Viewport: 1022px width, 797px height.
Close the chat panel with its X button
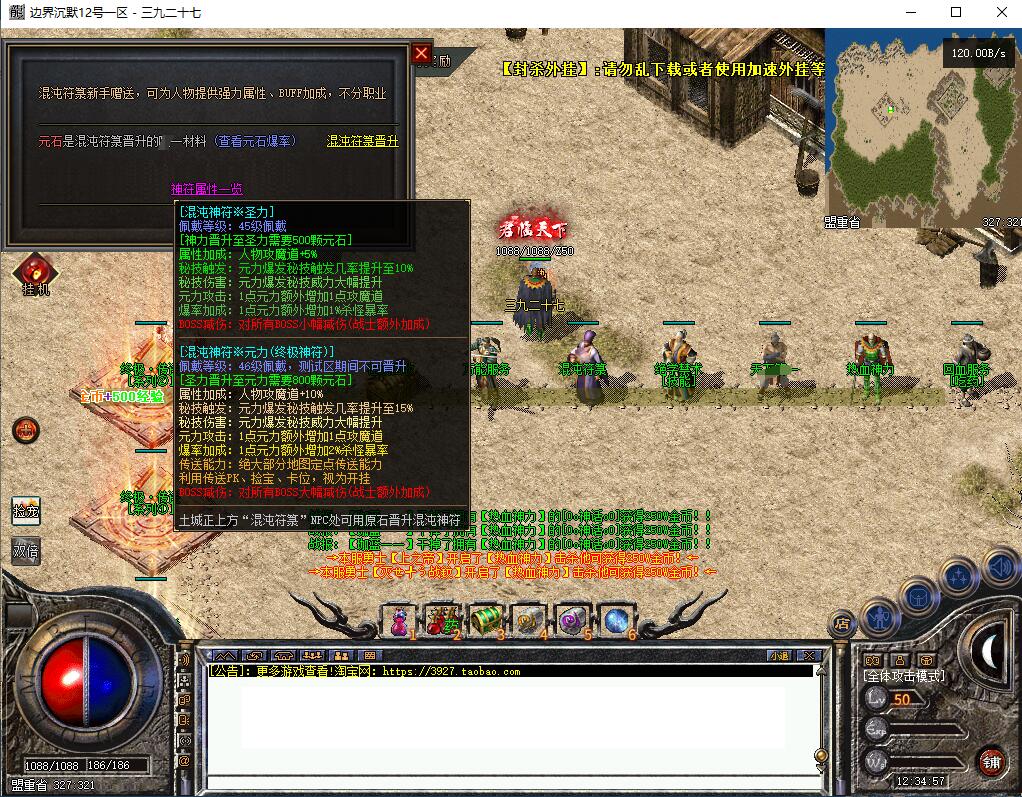(x=811, y=656)
